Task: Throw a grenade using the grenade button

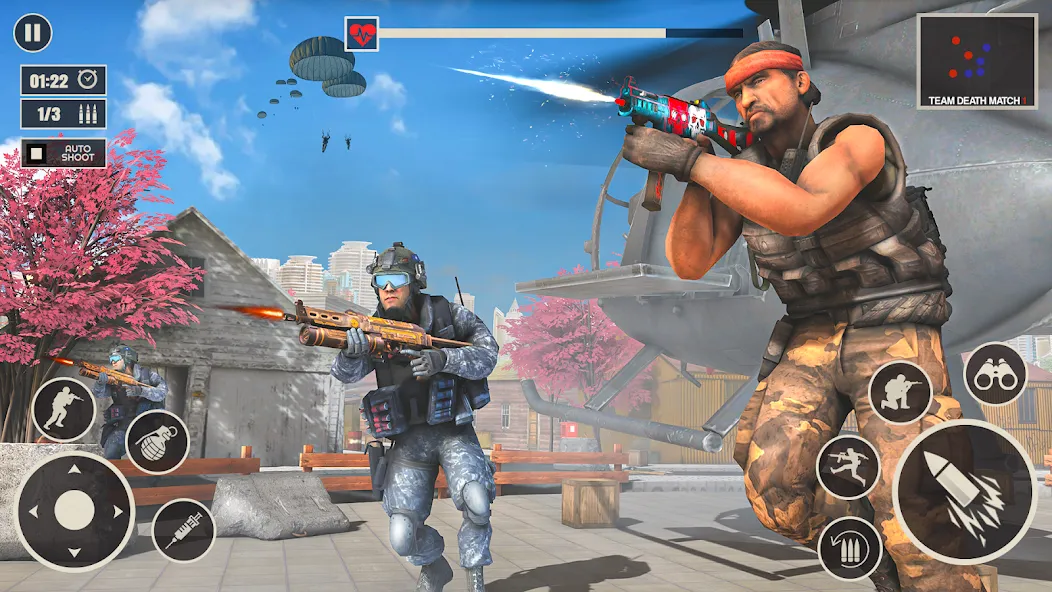Action: tap(157, 442)
